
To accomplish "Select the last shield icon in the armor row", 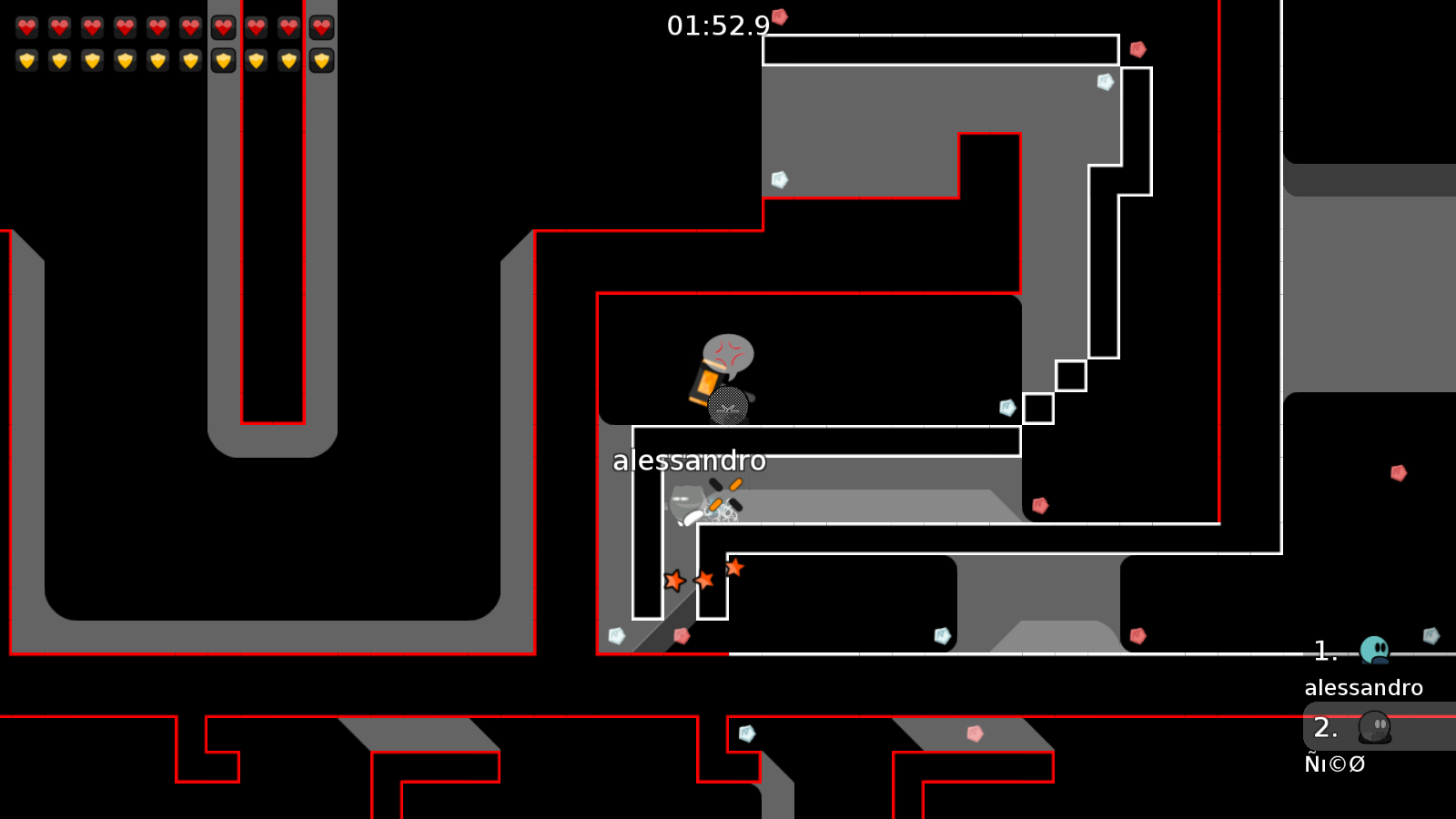I will coord(321,60).
